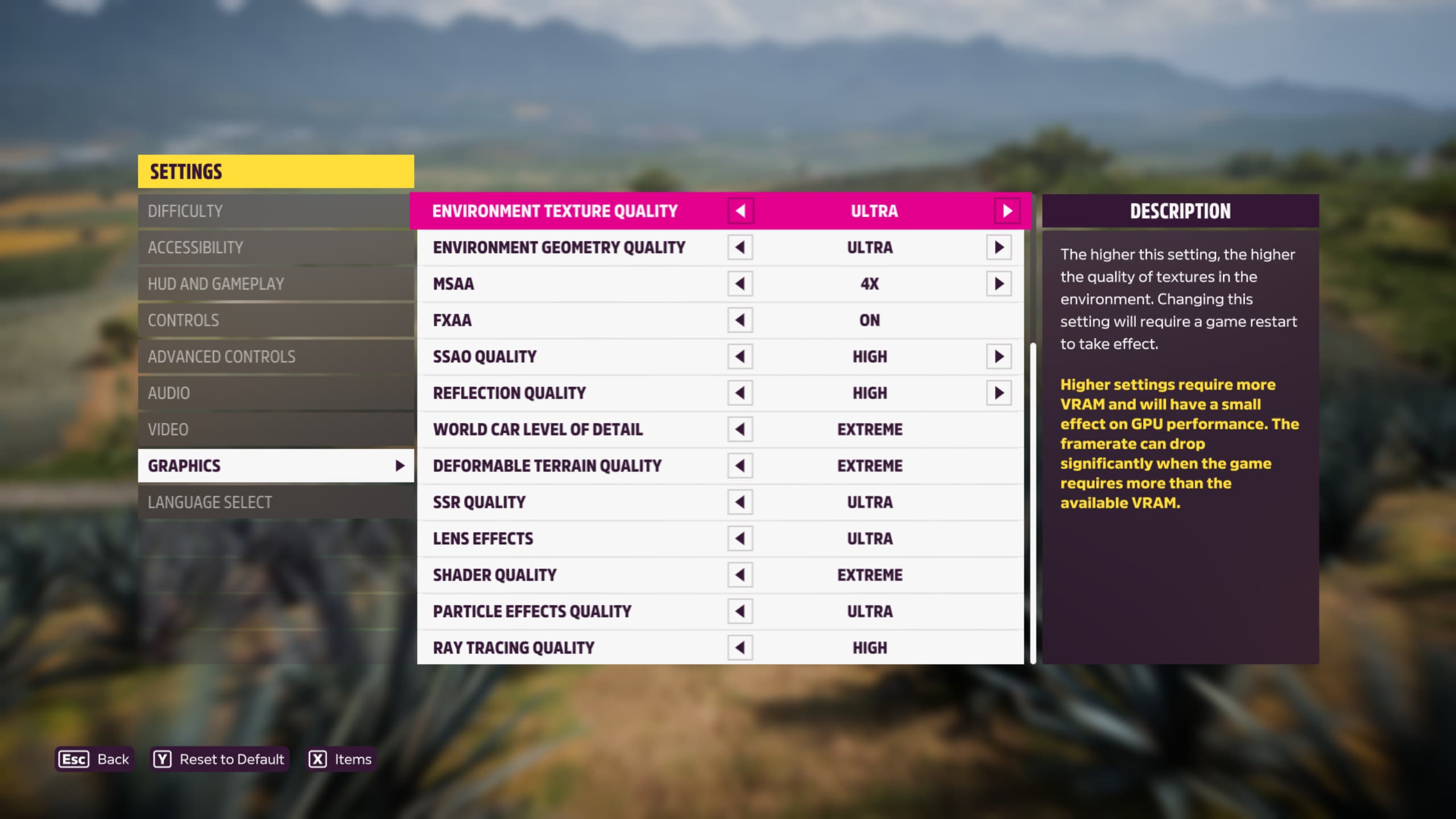This screenshot has height=819, width=1456.
Task: Select the Ray Tracing Quality row
Action: 569,647
